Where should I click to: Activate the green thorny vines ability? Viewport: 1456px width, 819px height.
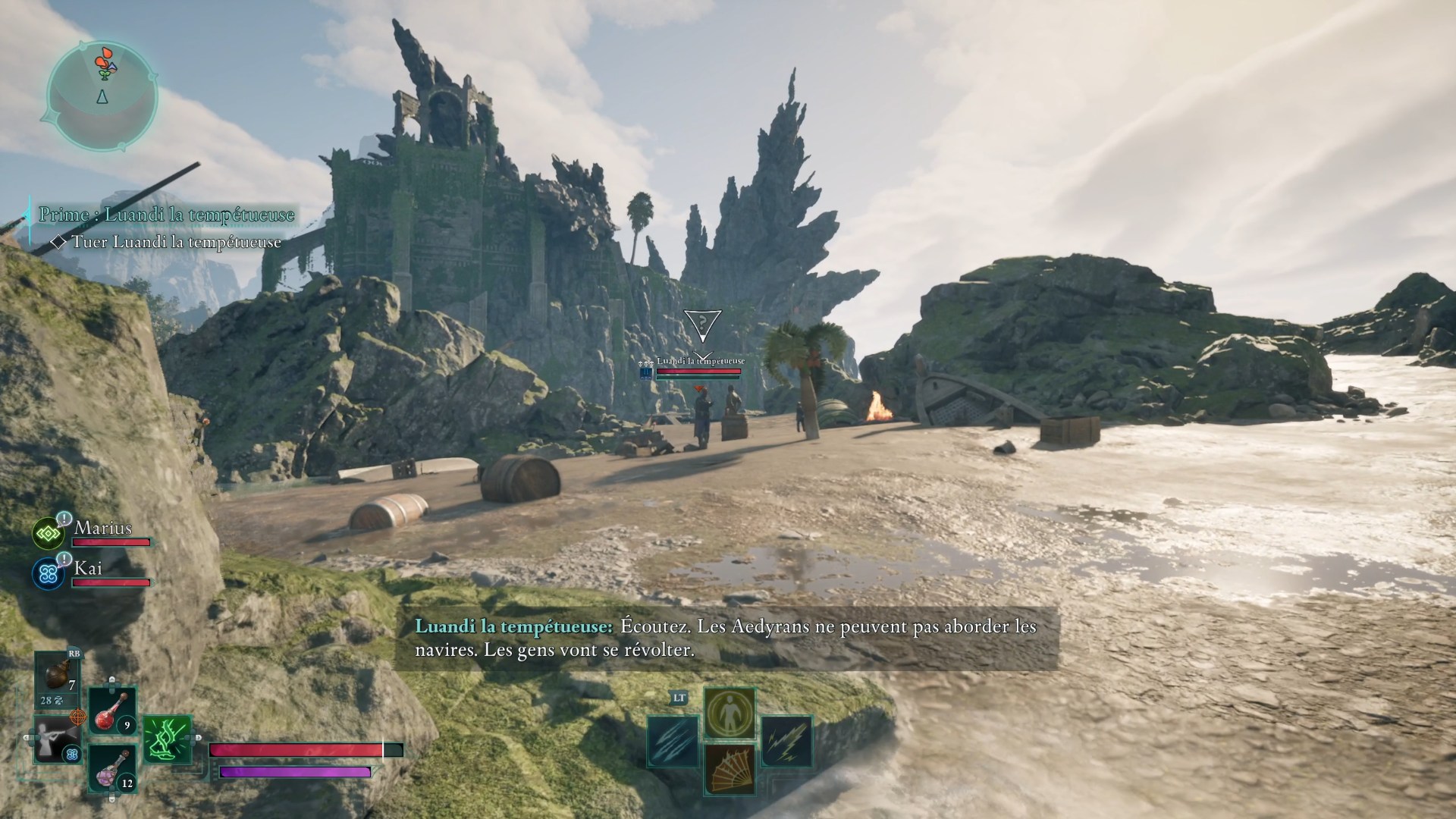(x=167, y=739)
